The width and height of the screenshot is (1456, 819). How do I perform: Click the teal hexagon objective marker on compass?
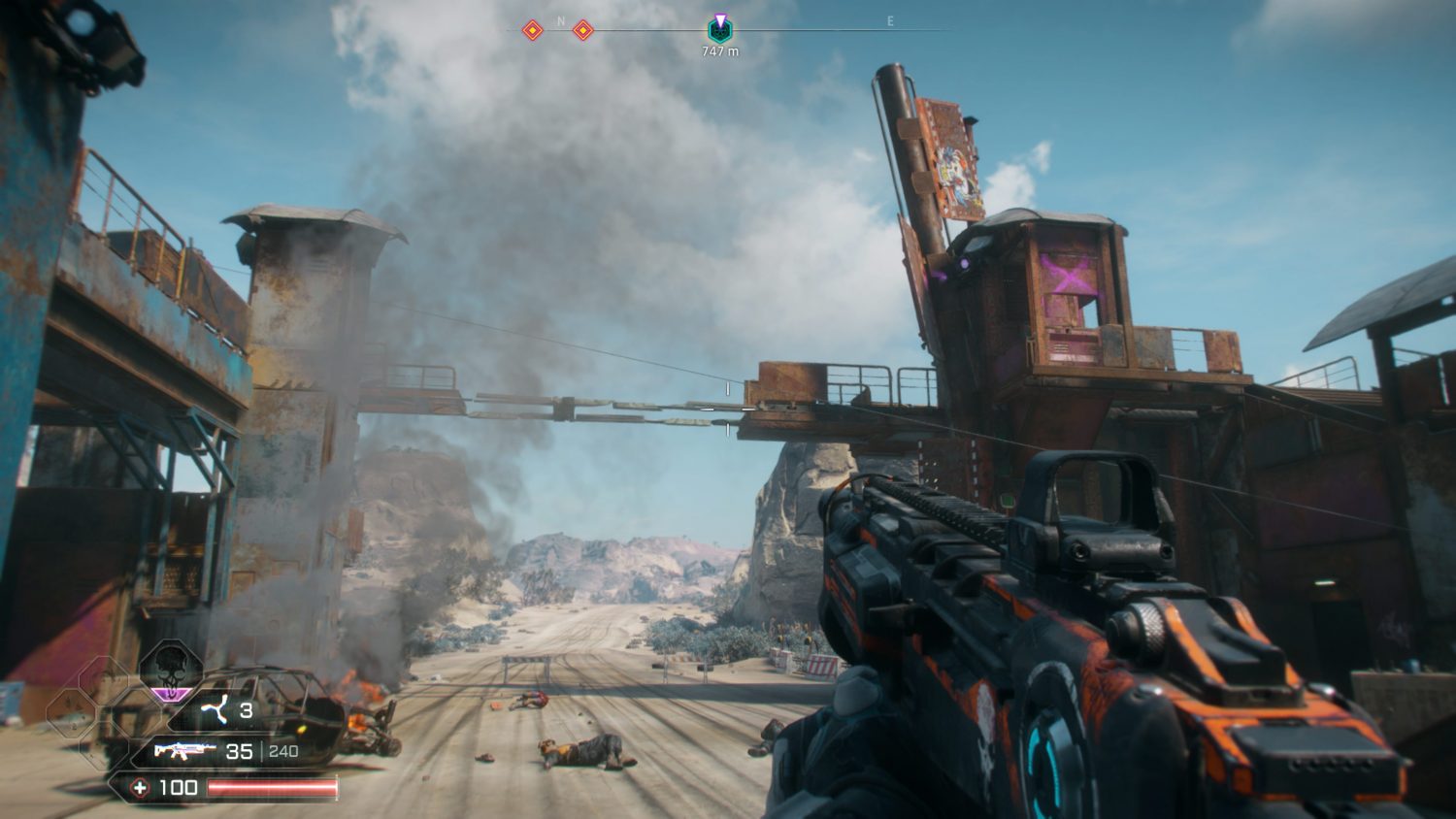(719, 30)
